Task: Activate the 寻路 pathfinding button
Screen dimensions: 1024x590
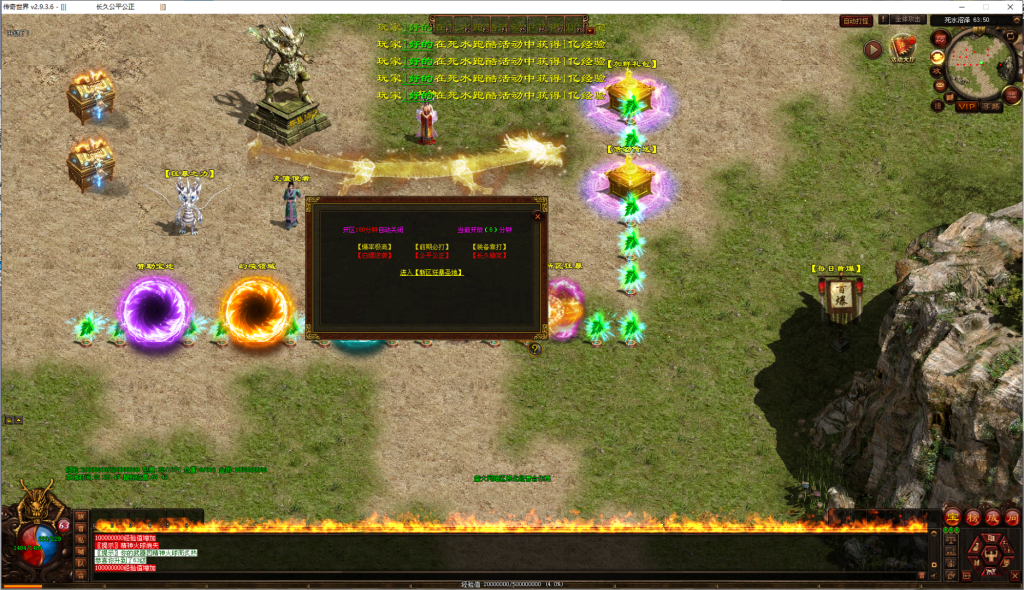Action: (x=990, y=106)
